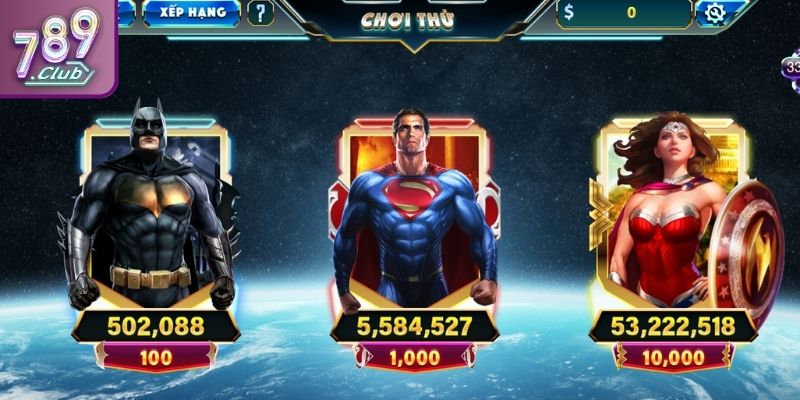Open the question mark help button

[260, 13]
